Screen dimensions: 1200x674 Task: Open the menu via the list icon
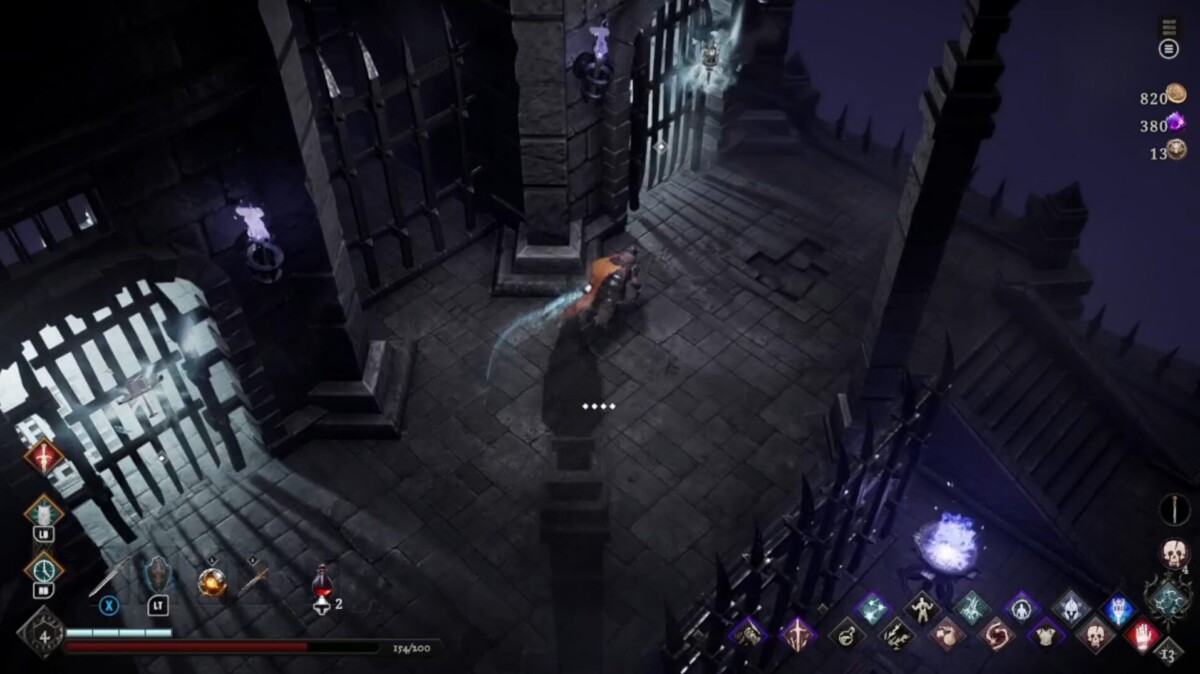pos(1168,49)
